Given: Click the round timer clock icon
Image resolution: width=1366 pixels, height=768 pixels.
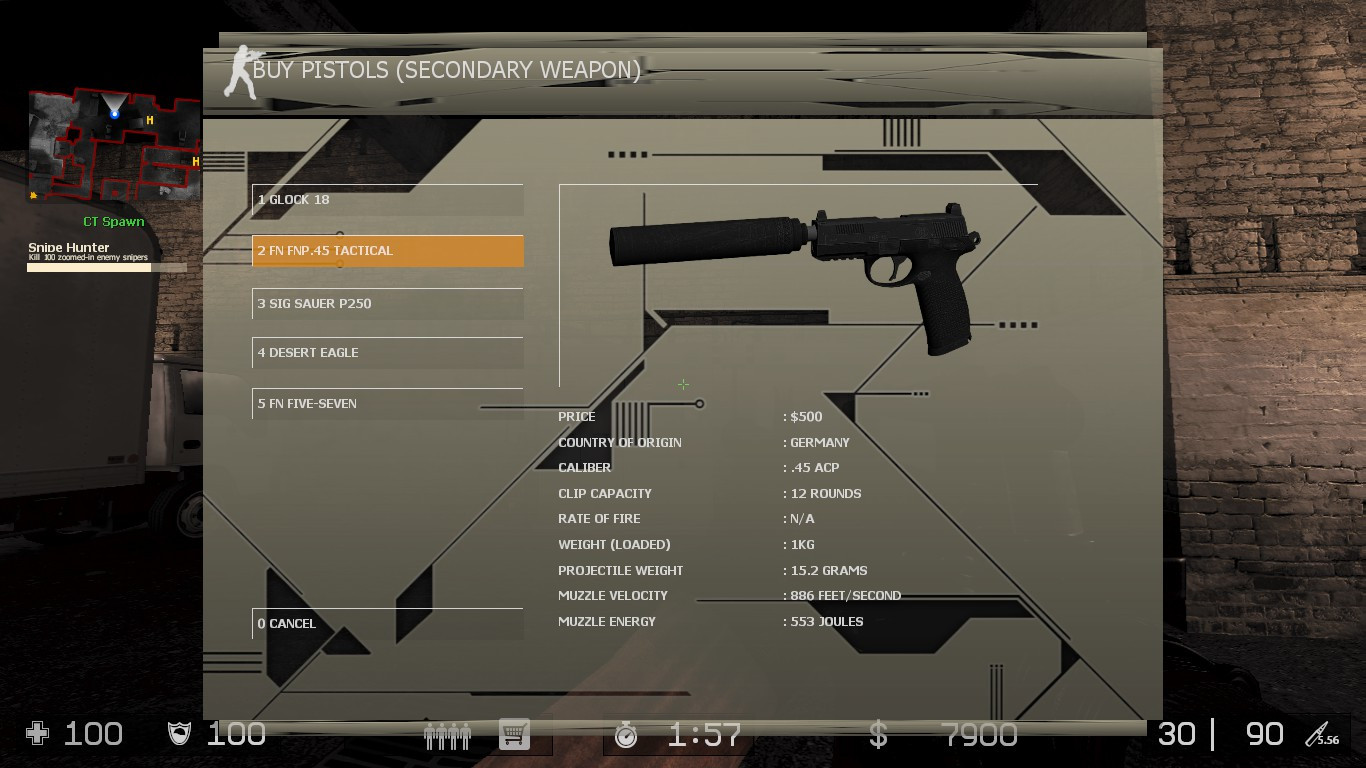Looking at the screenshot, I should tap(626, 734).
